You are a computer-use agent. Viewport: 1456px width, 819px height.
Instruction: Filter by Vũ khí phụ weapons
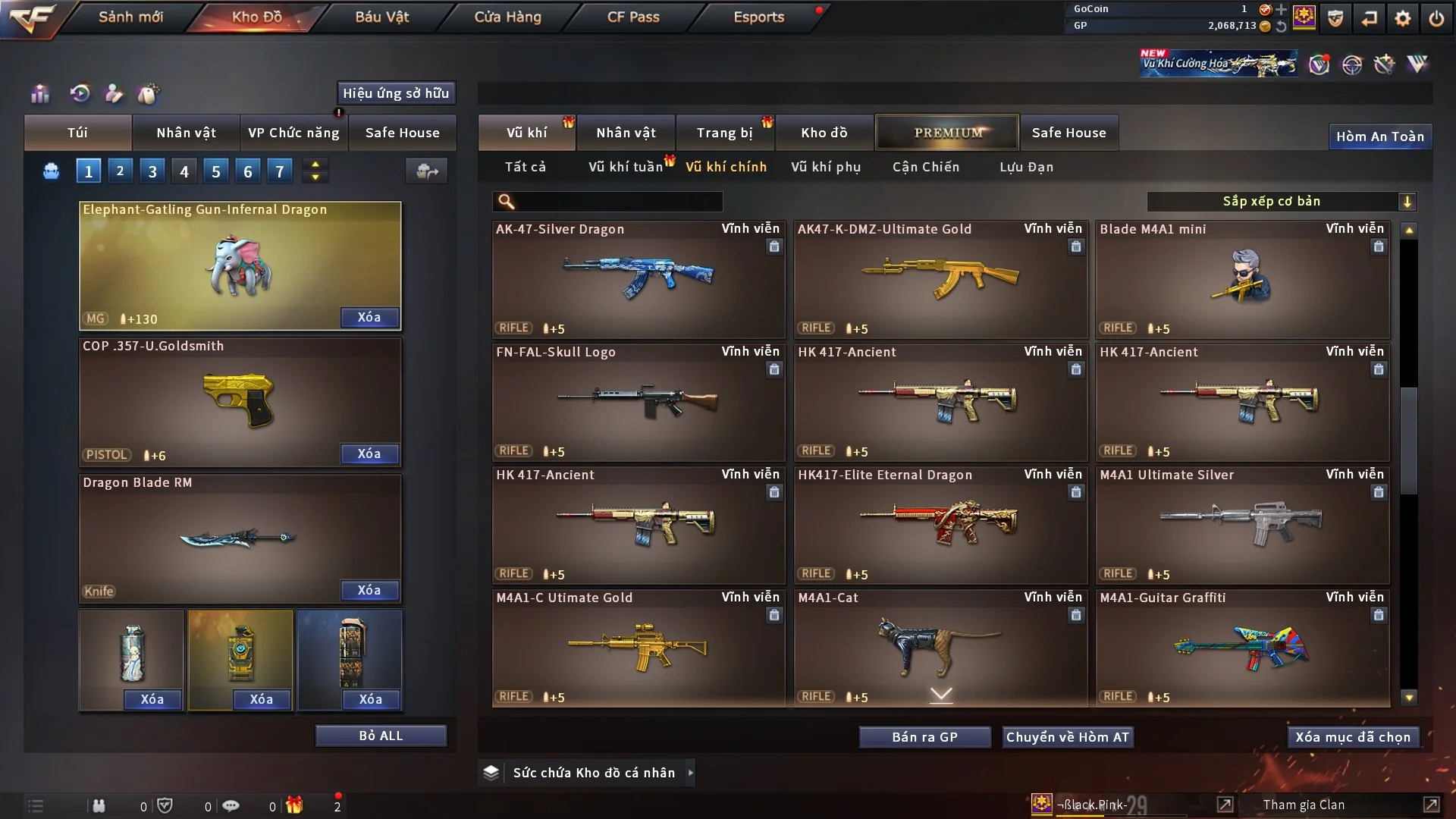pos(826,167)
